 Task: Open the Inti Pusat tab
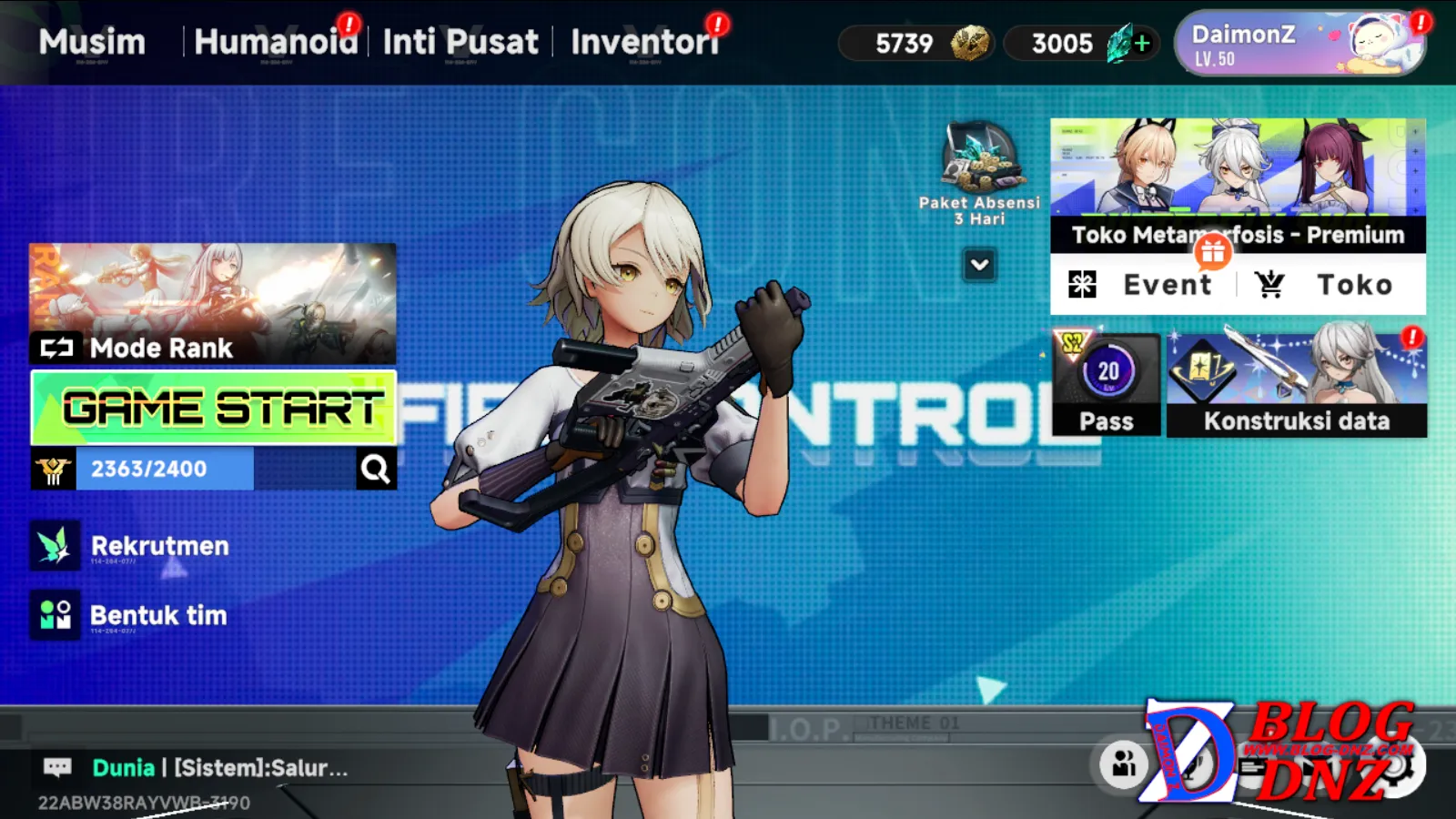[460, 42]
